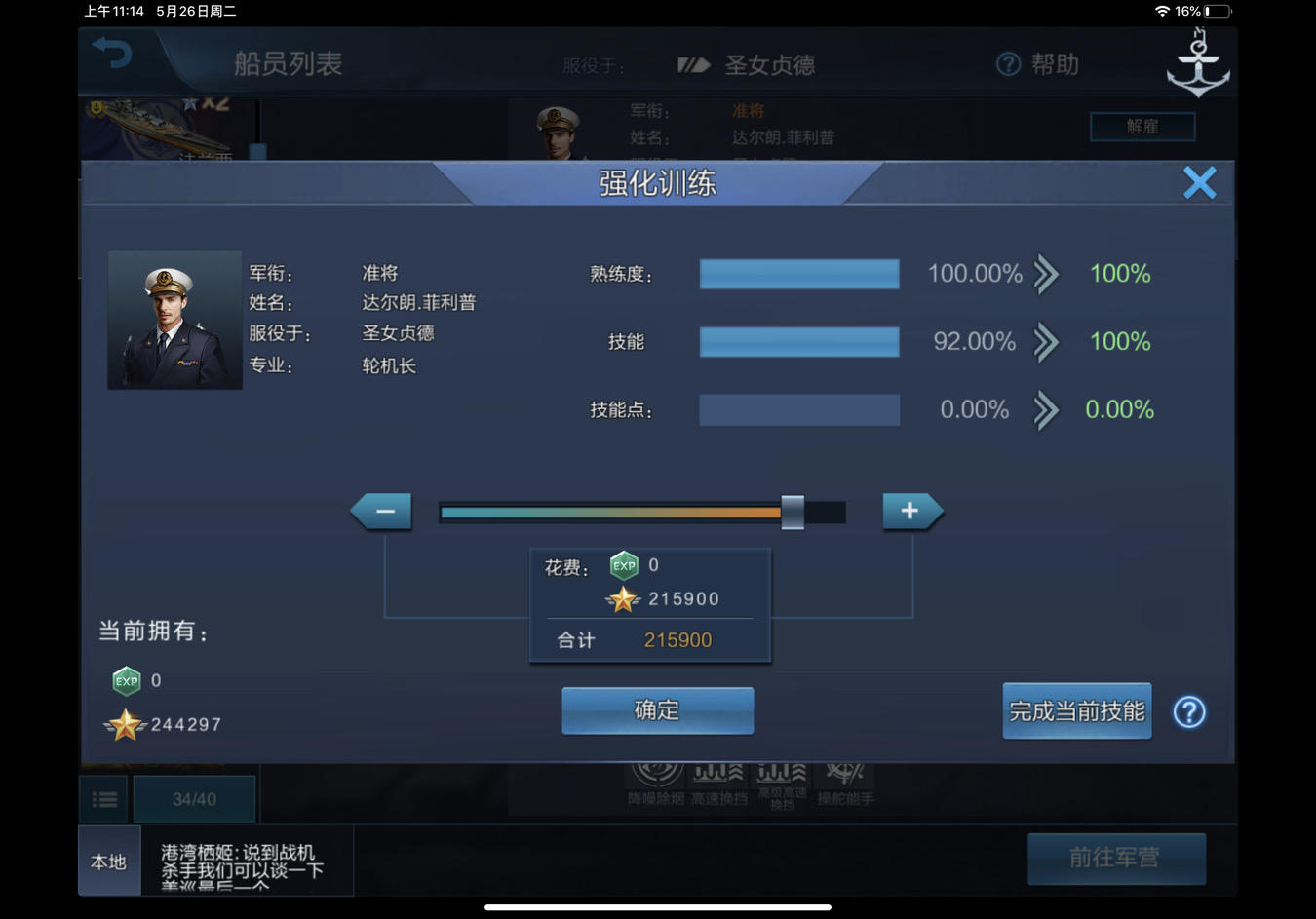Screen dimensions: 1316x919
Task: Tap the EXP icon showing 0 owned
Action: [125, 680]
